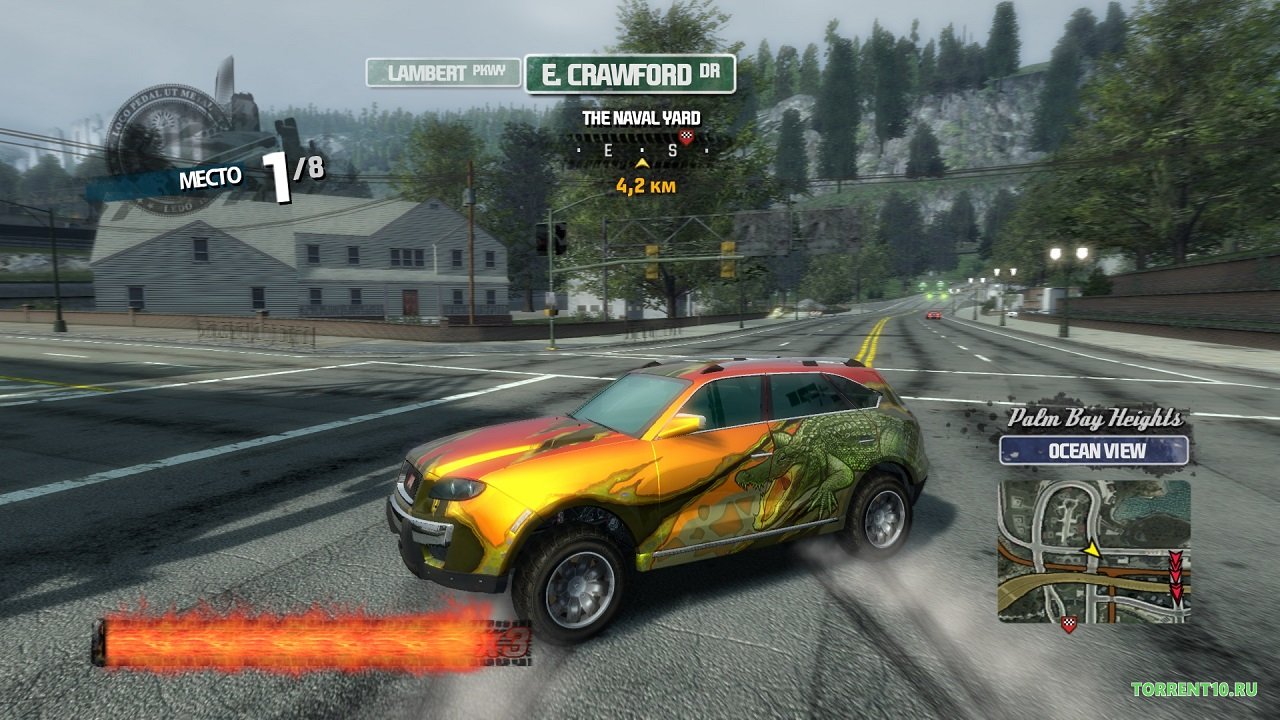The width and height of the screenshot is (1280, 720).
Task: Click the yellow player arrow on minimap
Action: 1092,548
